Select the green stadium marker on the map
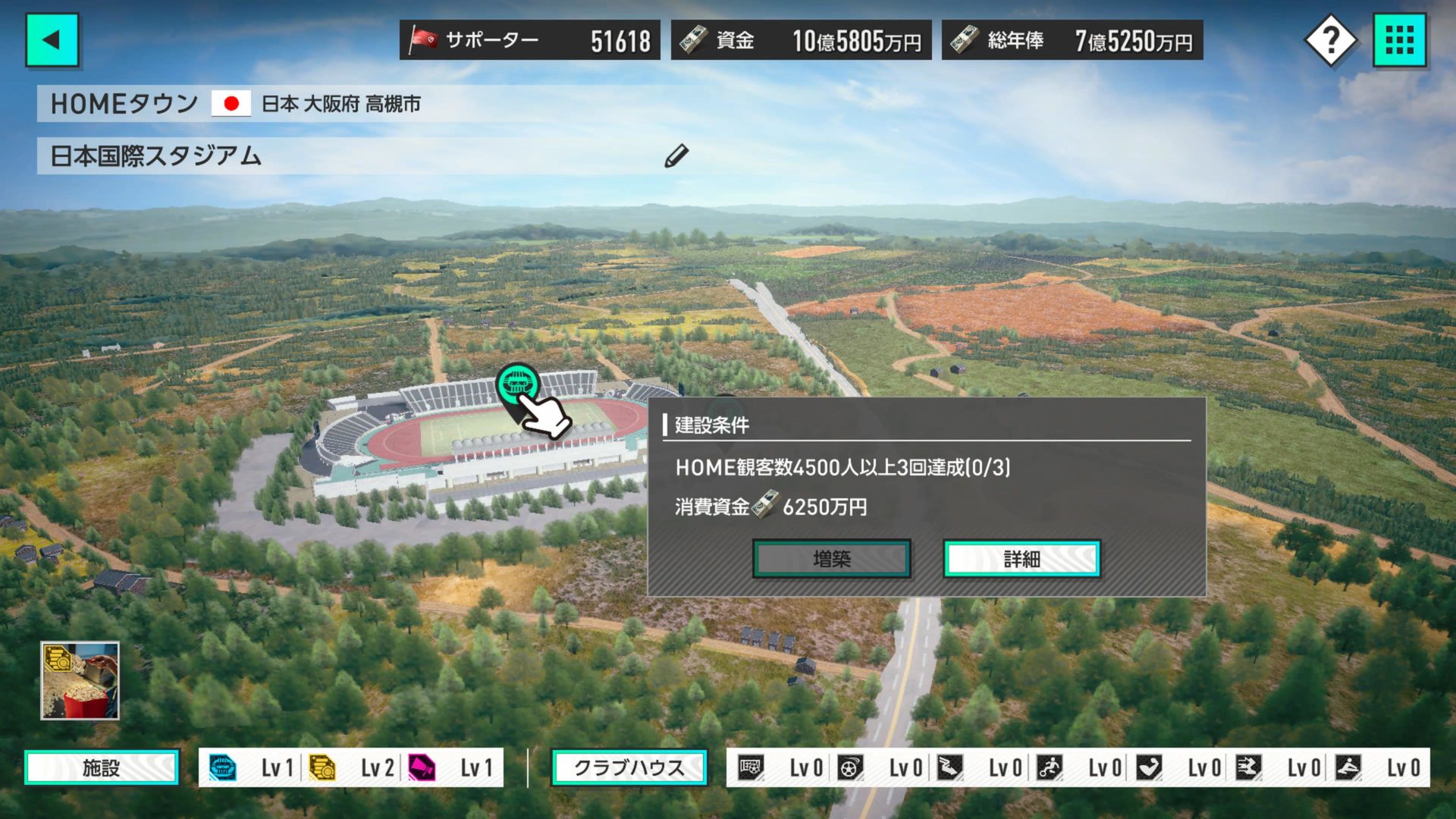Viewport: 1456px width, 819px height. point(518,385)
